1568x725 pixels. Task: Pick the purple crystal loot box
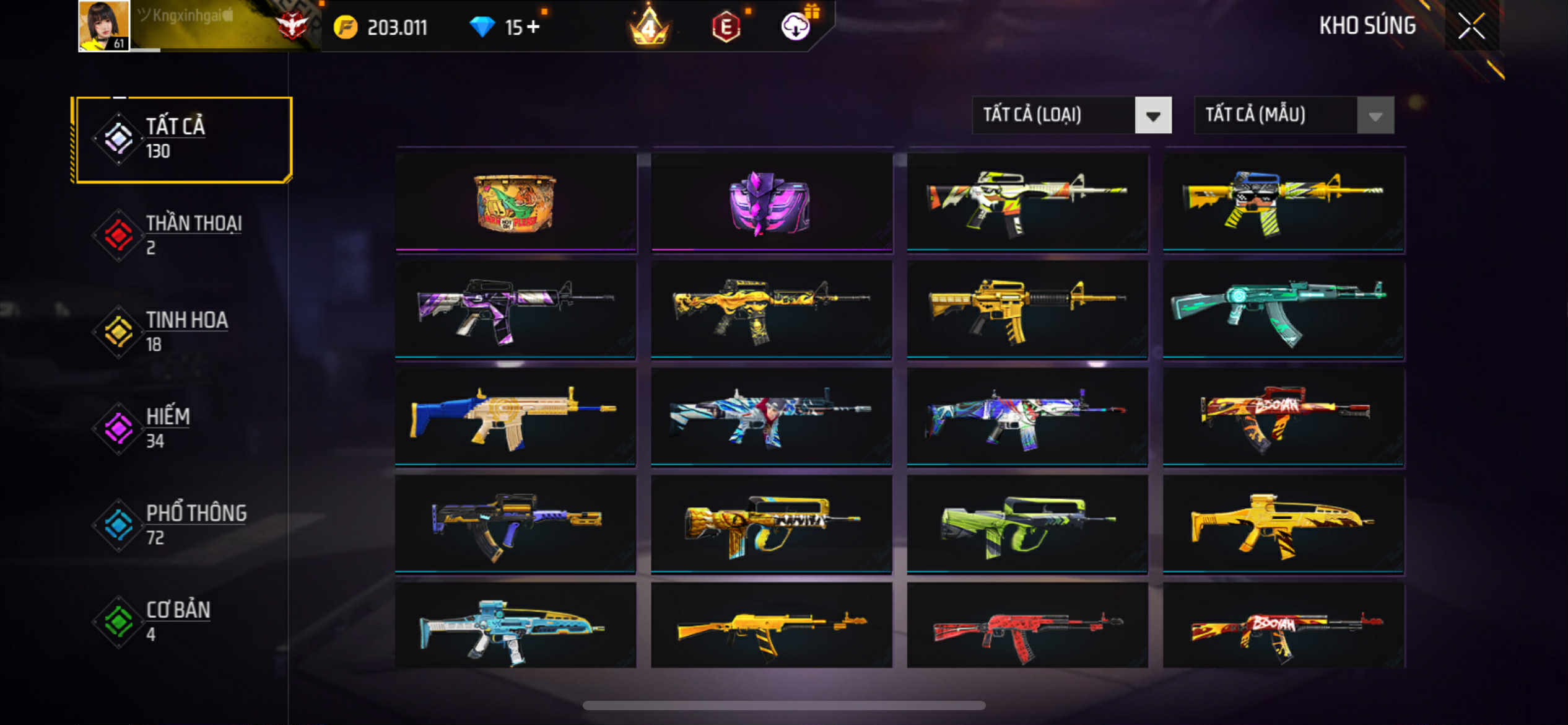pos(771,203)
